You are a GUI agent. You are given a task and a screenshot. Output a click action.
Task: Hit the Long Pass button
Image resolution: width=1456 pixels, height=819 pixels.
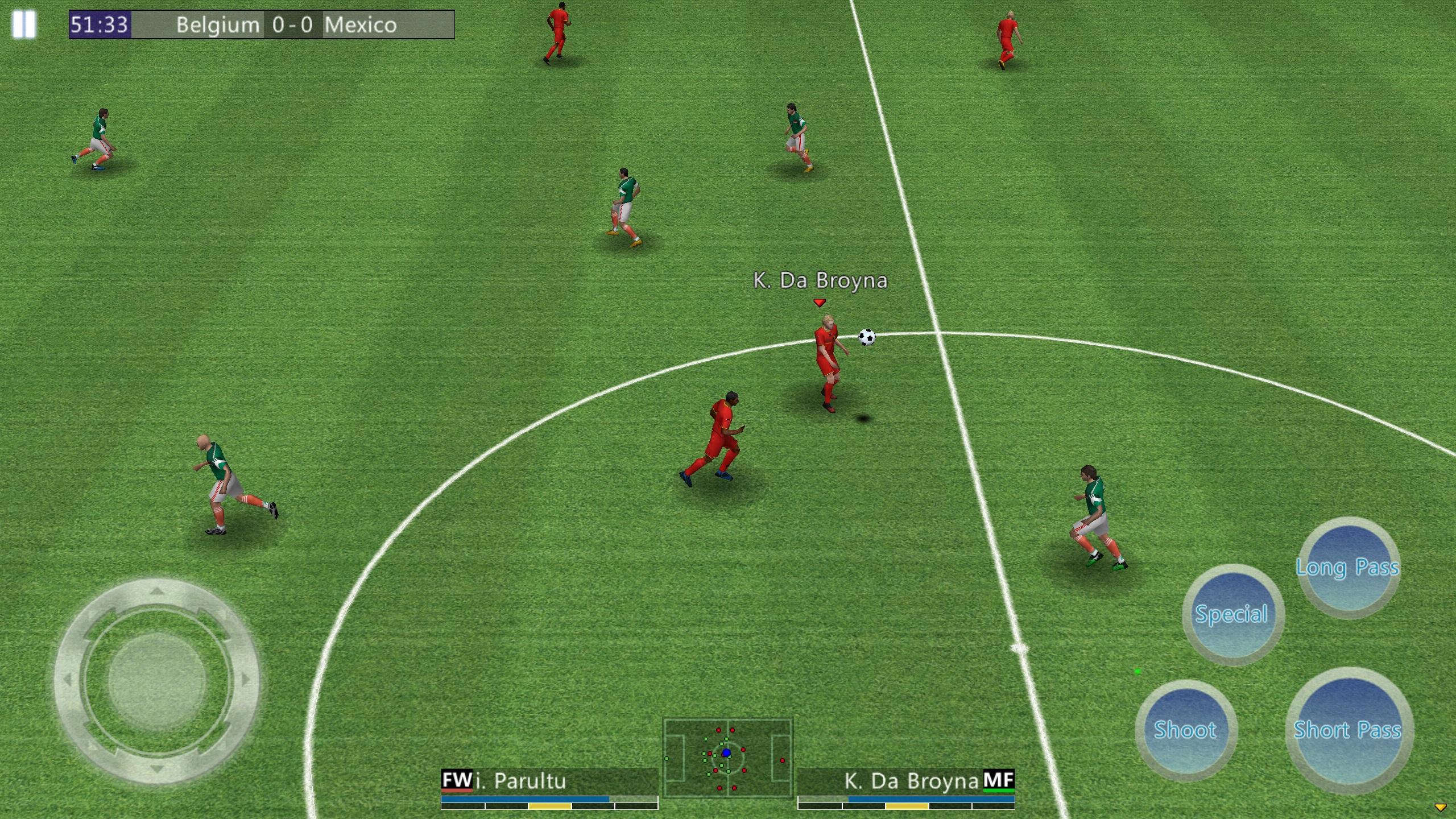coord(1349,567)
